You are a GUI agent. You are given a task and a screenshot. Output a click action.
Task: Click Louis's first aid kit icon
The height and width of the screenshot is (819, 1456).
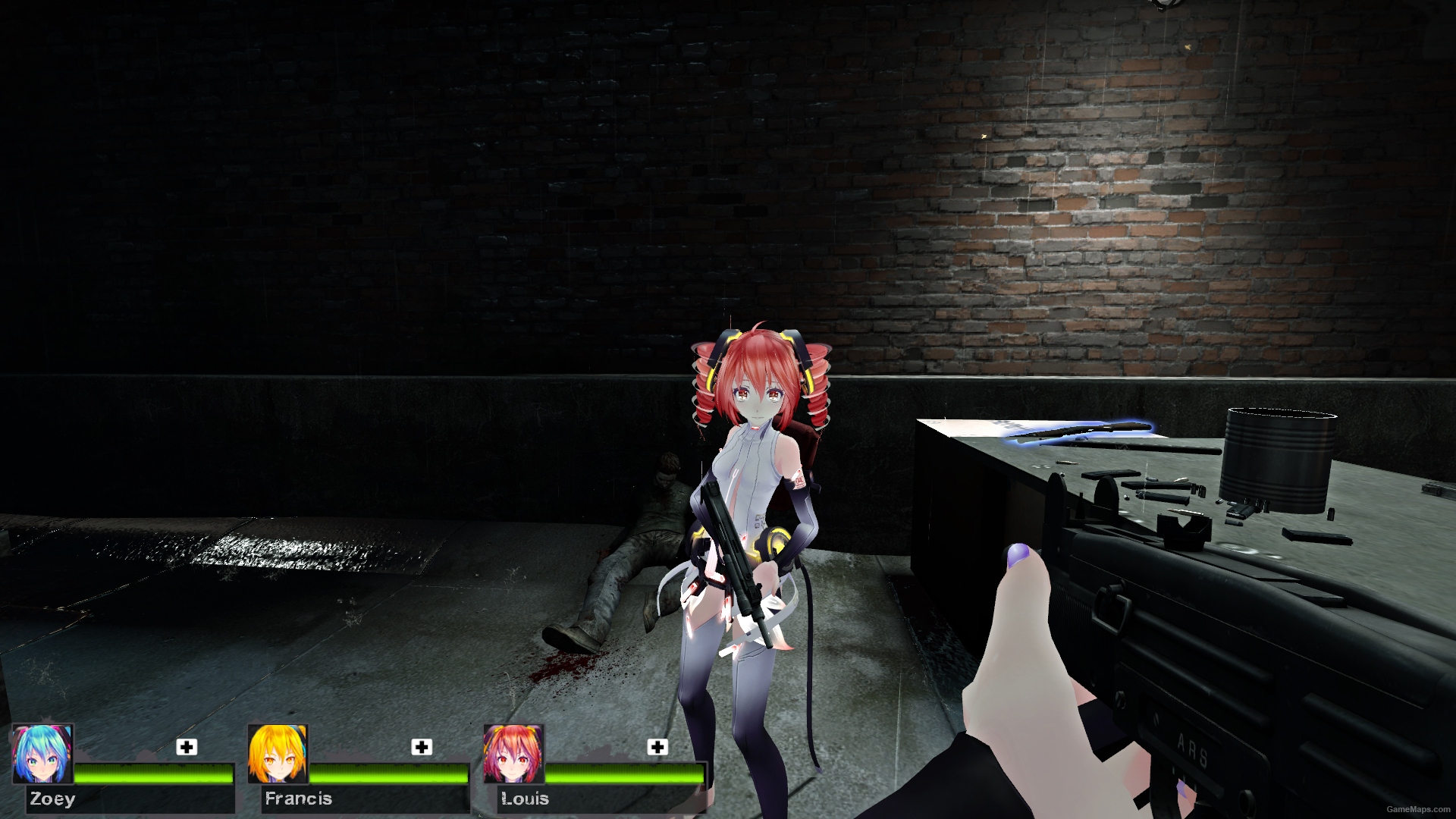pyautogui.click(x=657, y=748)
